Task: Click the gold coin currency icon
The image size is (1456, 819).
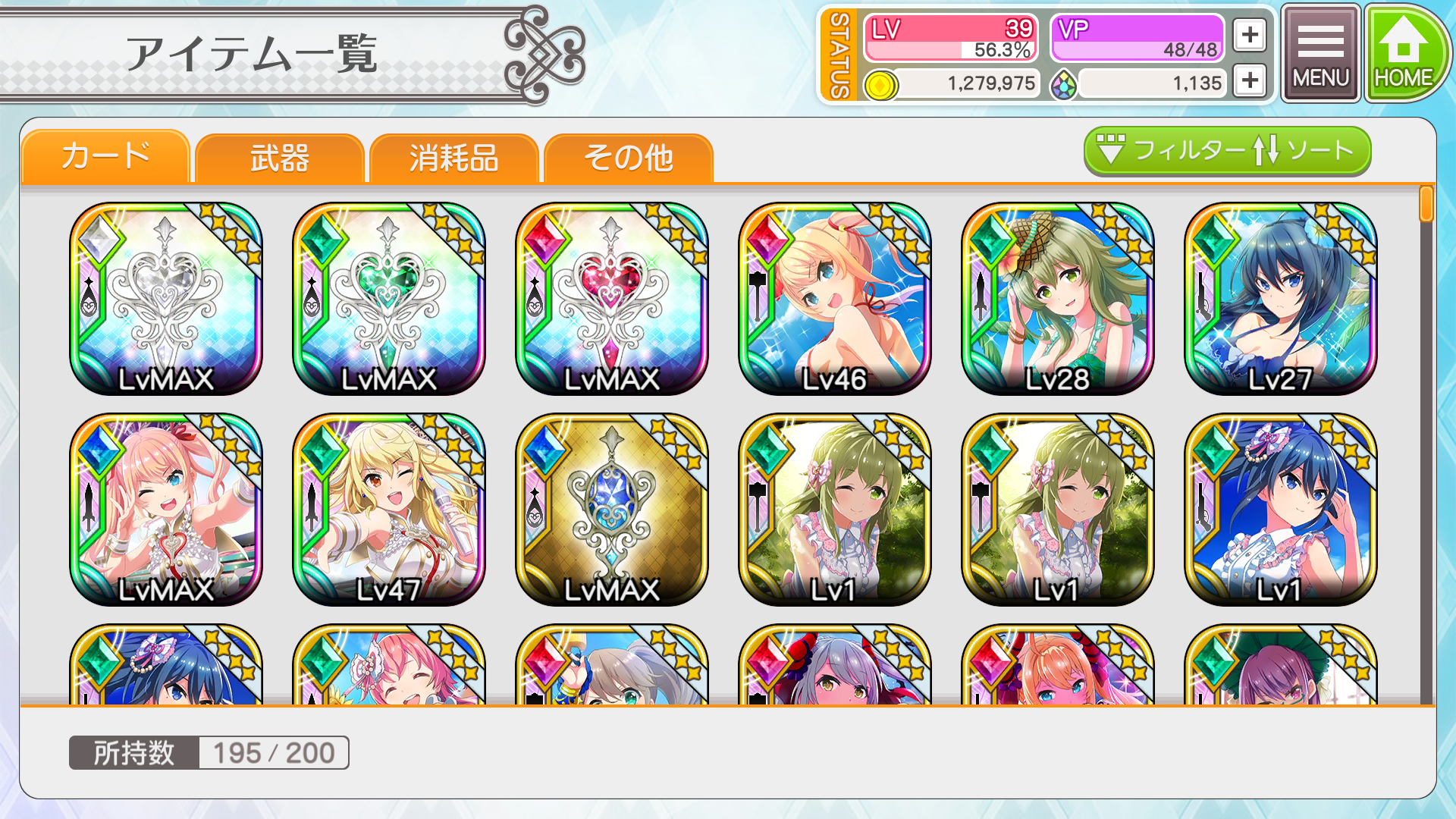Action: point(880,83)
